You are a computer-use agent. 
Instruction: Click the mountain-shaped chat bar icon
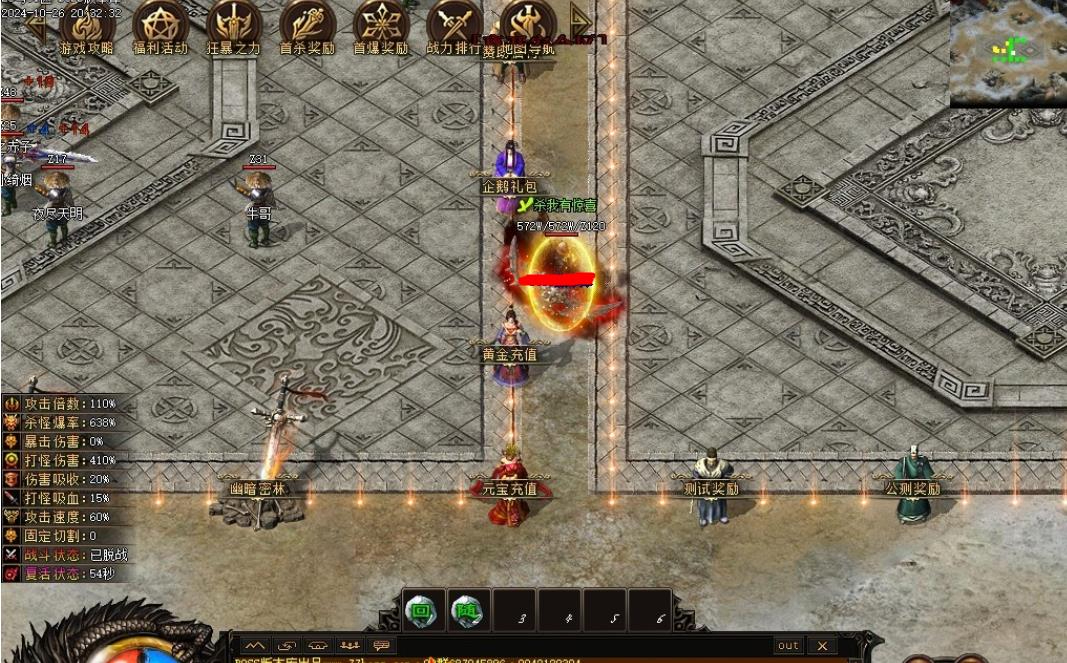255,646
